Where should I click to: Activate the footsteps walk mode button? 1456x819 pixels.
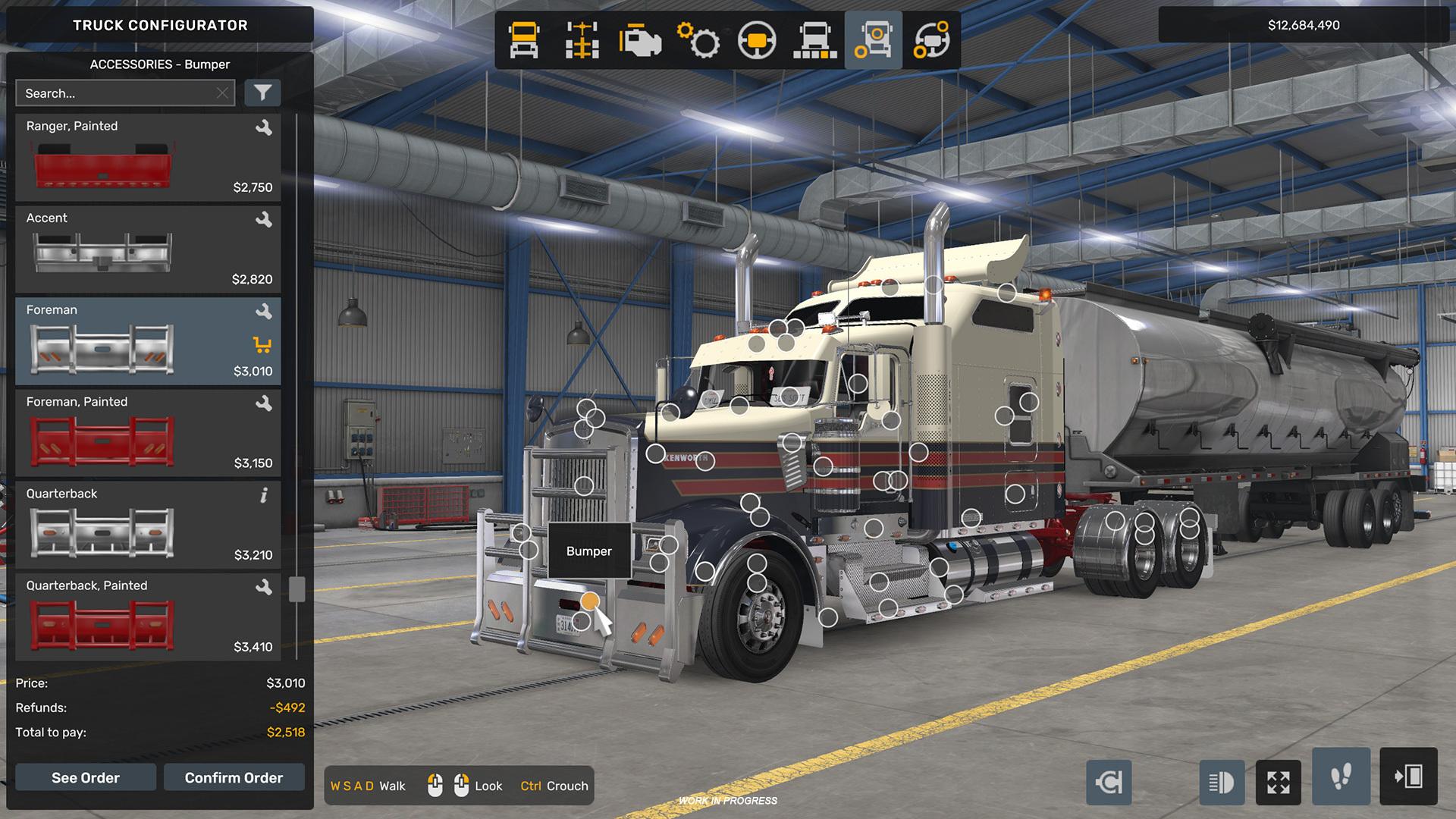click(1341, 777)
